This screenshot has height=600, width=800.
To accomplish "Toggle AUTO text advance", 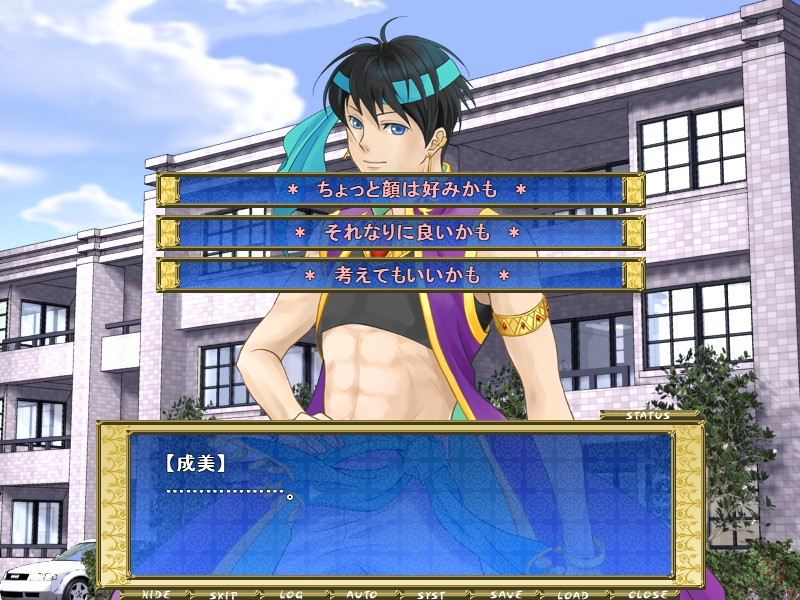I will tap(361, 594).
